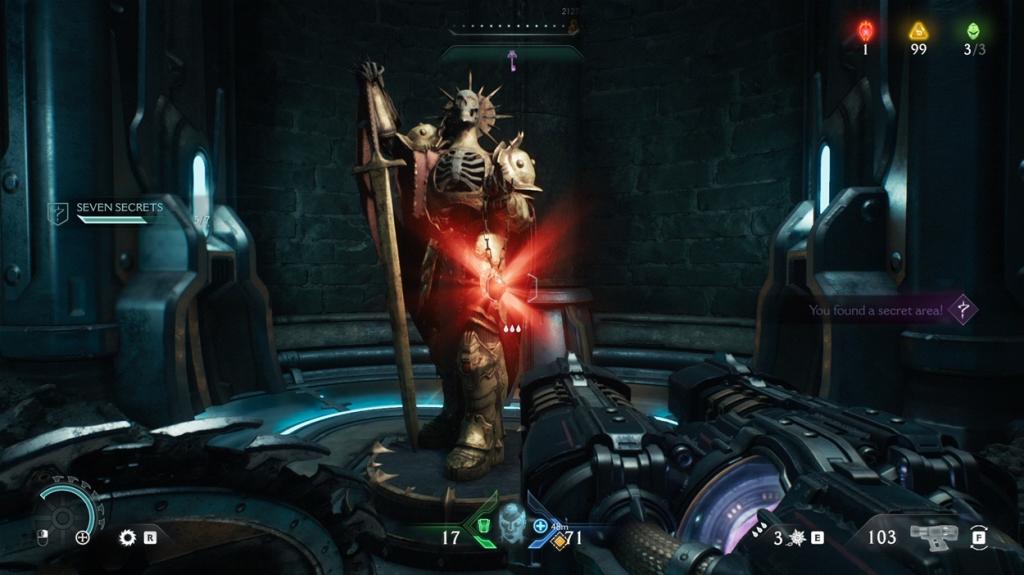The image size is (1024, 575).
Task: Click the red ruby resource icon
Action: pyautogui.click(x=866, y=31)
